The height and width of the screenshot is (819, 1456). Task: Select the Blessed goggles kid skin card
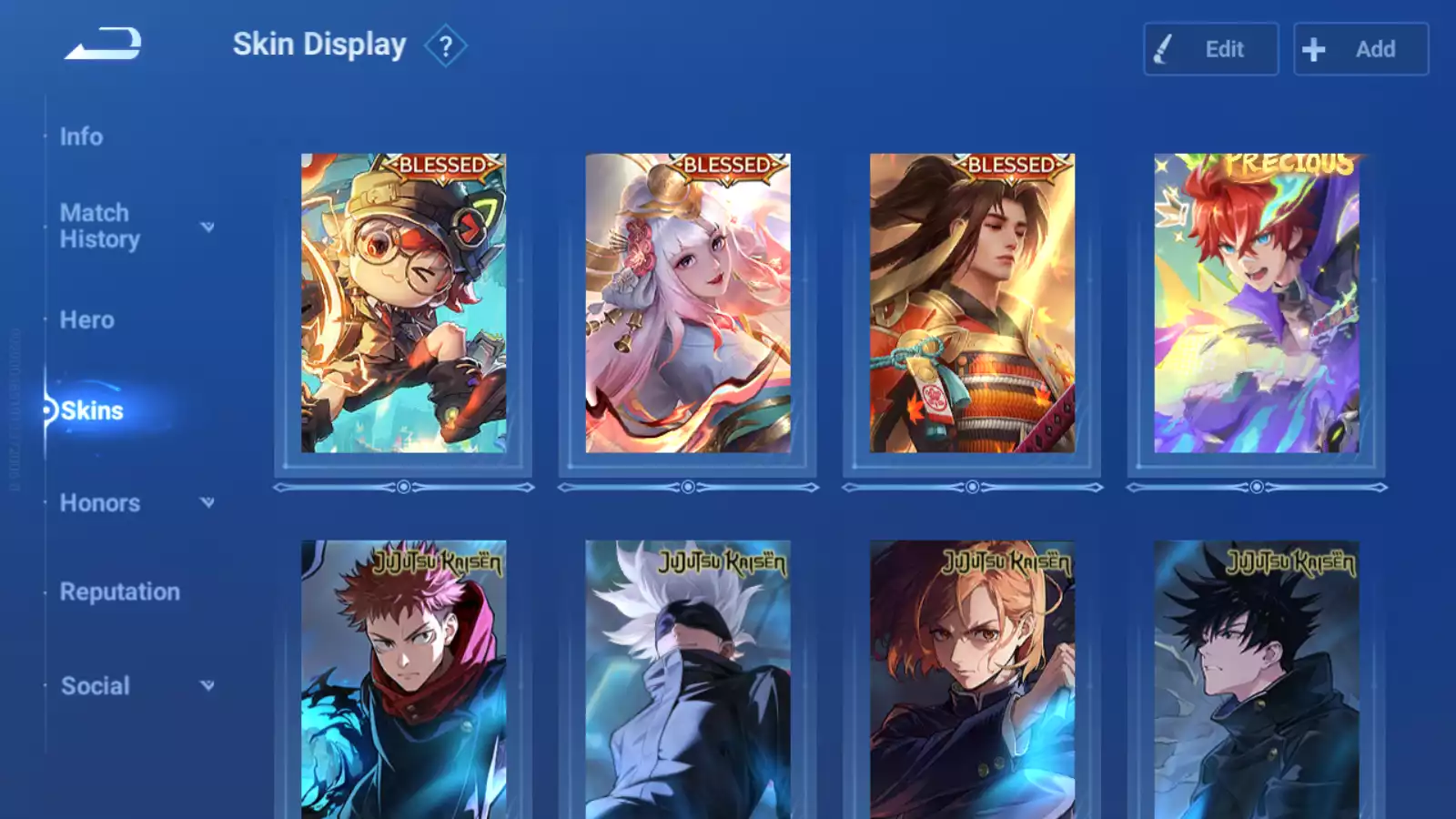(x=403, y=303)
